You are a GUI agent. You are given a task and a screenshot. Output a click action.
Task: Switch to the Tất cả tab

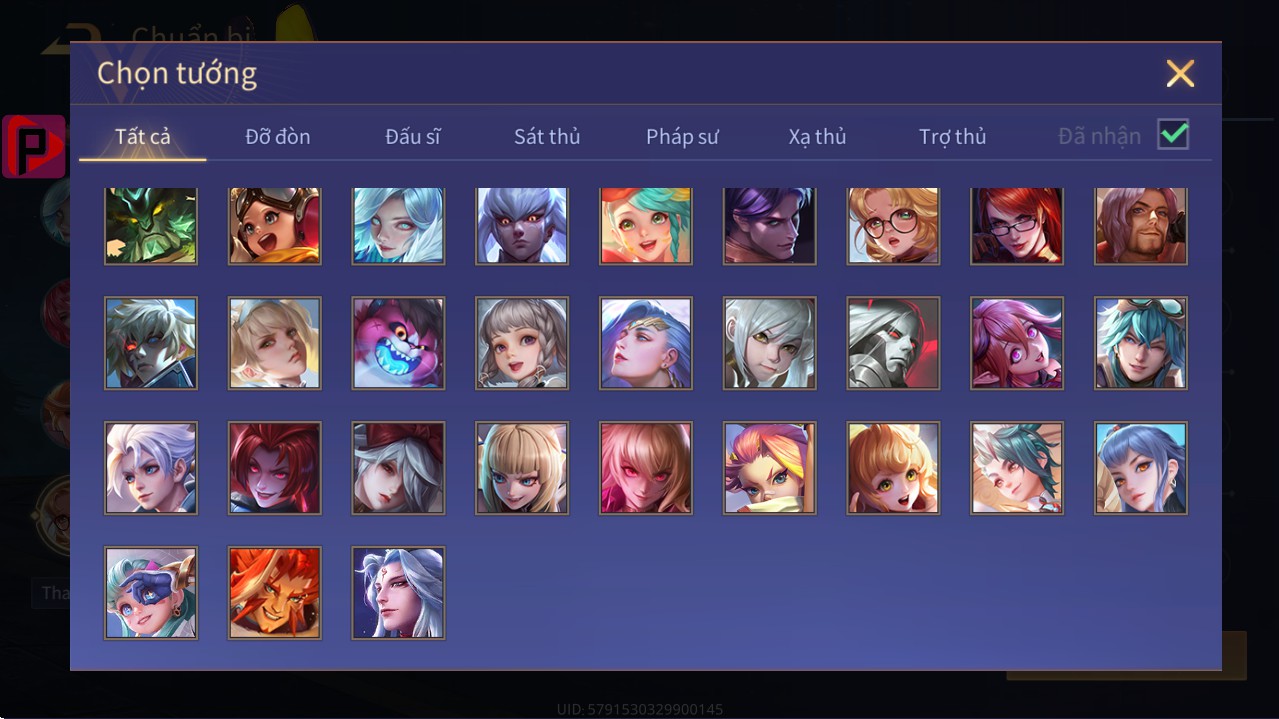tap(143, 136)
